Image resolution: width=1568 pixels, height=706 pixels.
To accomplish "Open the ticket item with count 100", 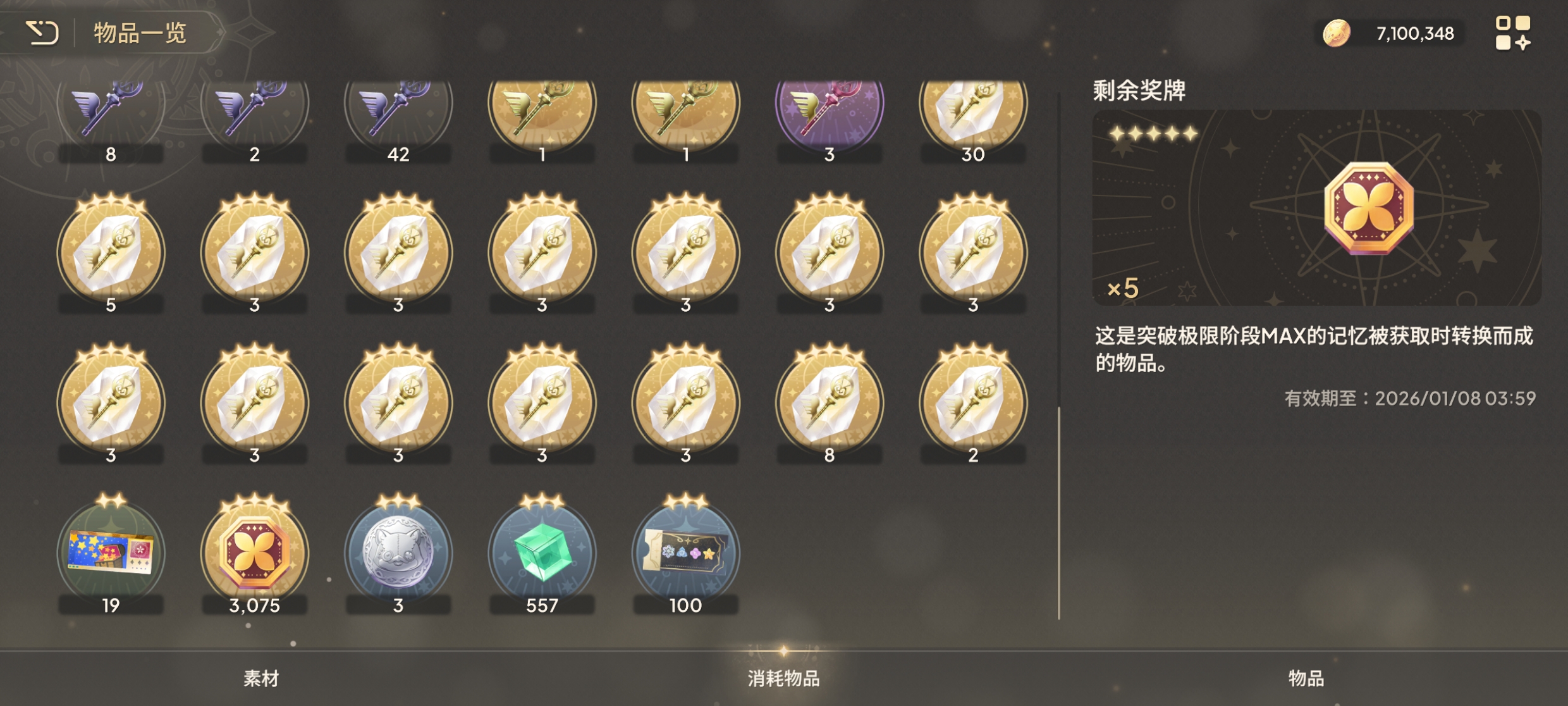I will (685, 552).
